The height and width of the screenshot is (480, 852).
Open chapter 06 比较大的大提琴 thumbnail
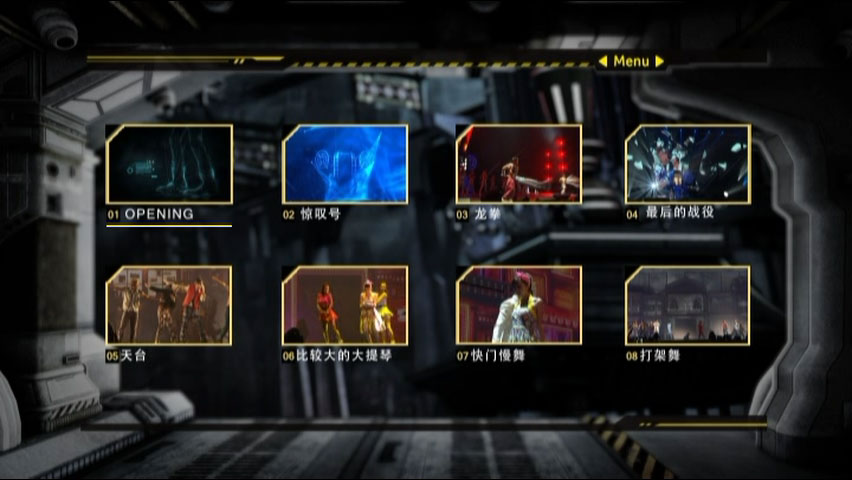(345, 305)
